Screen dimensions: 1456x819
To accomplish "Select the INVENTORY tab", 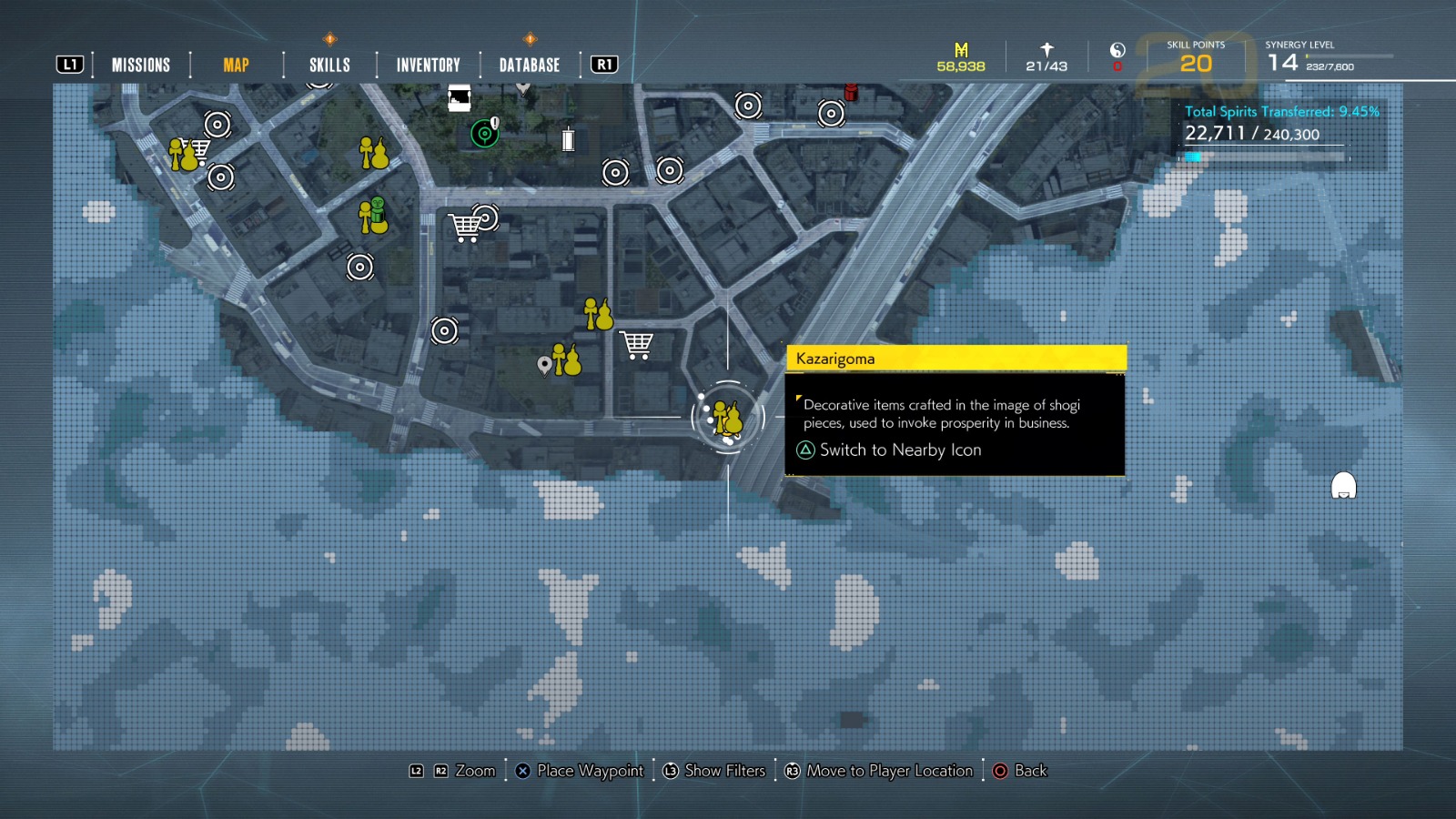I will pyautogui.click(x=427, y=65).
